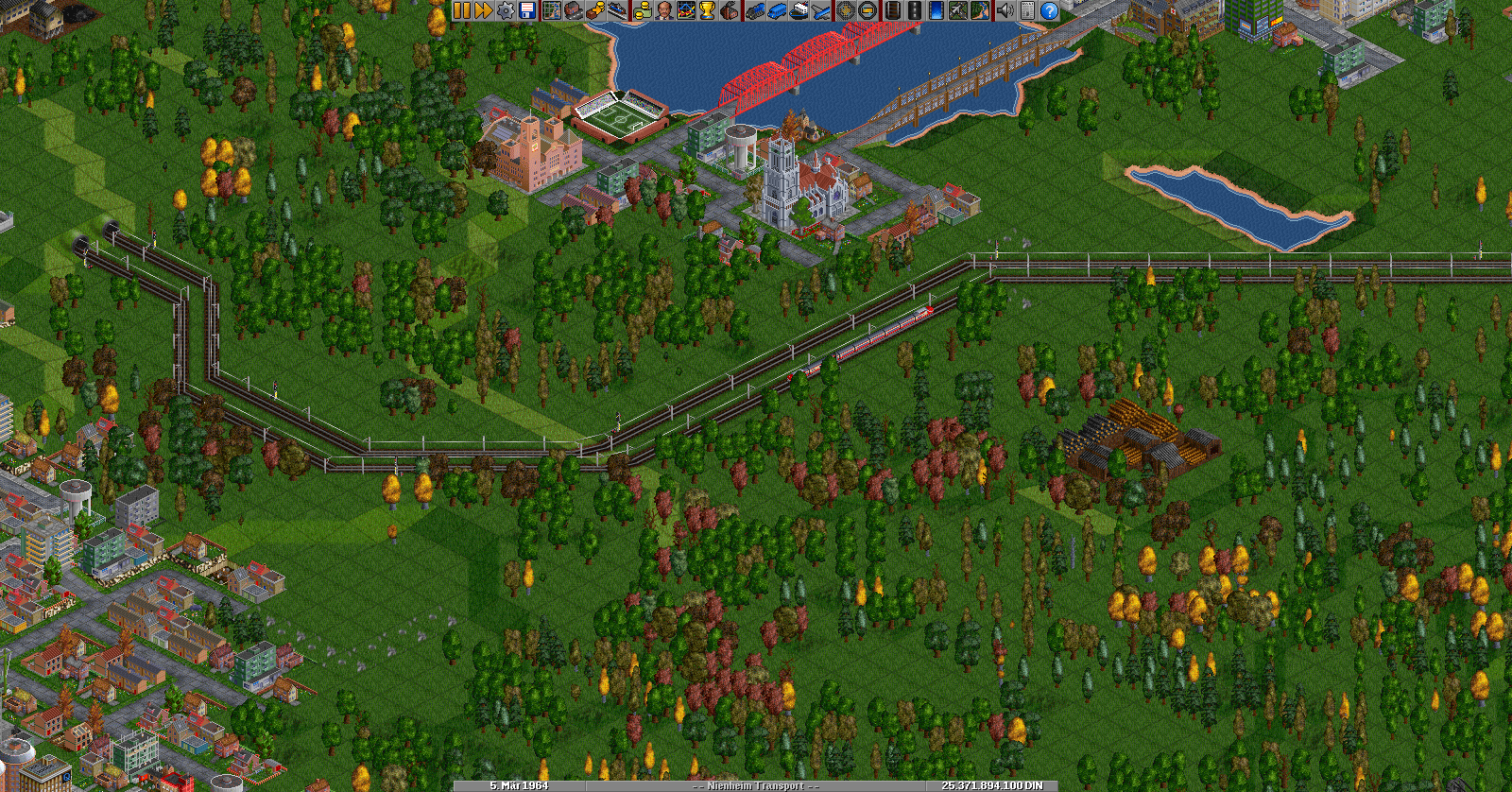The height and width of the screenshot is (792, 1512).
Task: Pause the game with the pause button
Action: pos(461,10)
